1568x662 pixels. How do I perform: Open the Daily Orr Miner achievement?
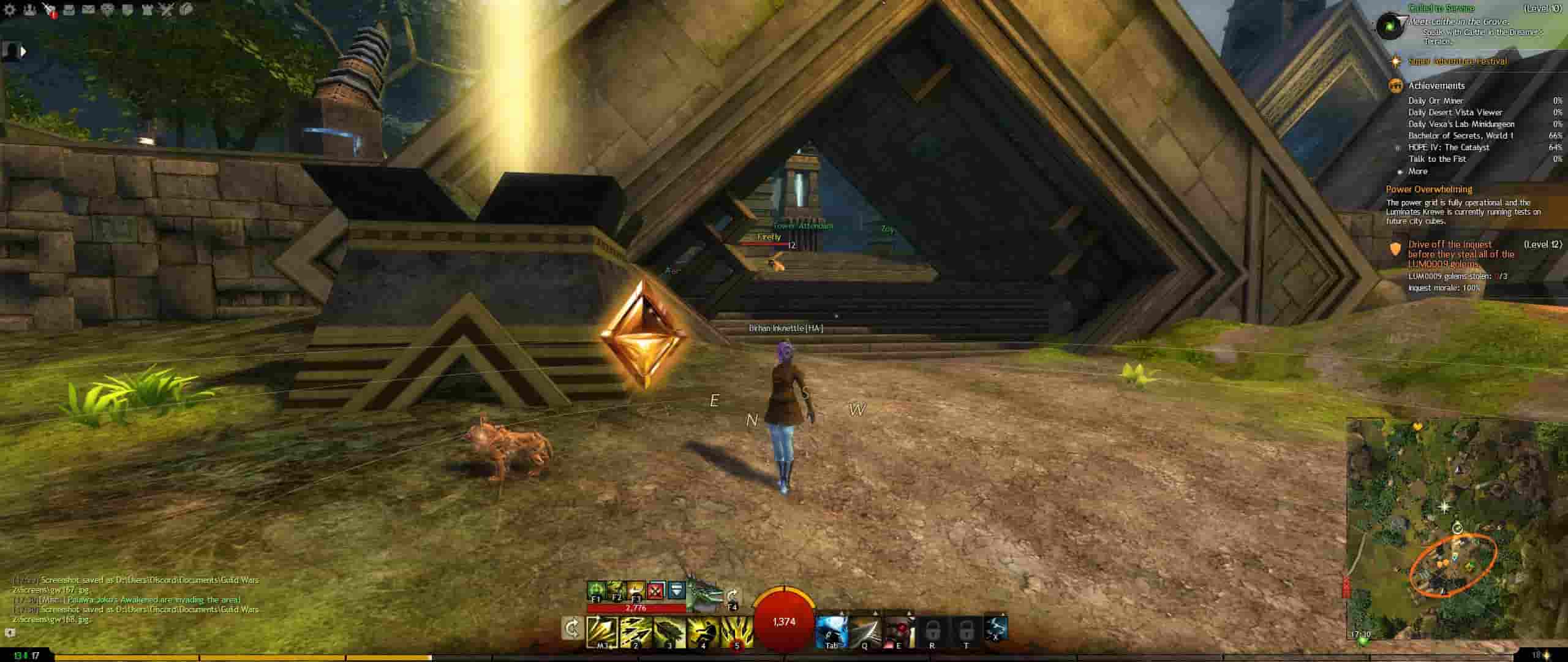click(x=1436, y=101)
